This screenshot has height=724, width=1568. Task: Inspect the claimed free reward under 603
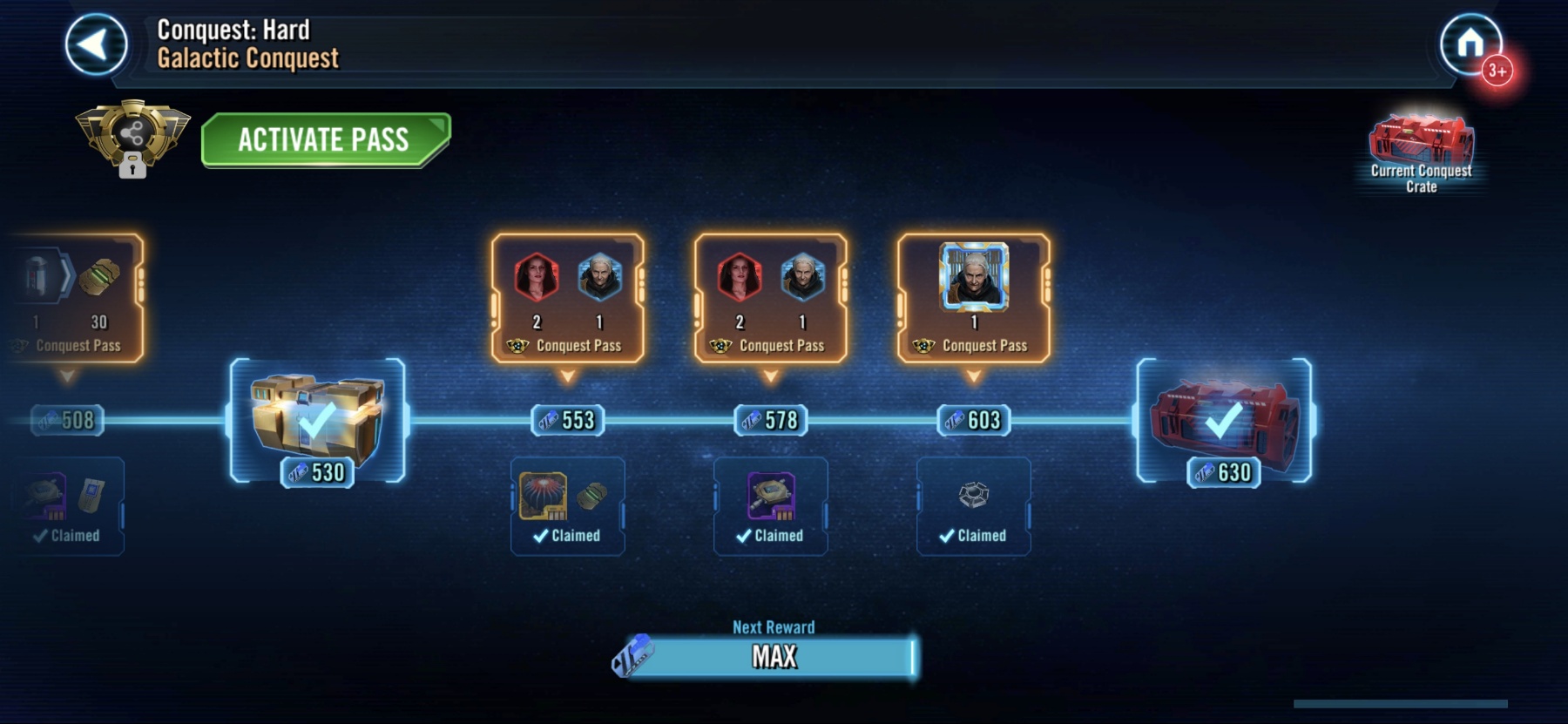[x=974, y=506]
